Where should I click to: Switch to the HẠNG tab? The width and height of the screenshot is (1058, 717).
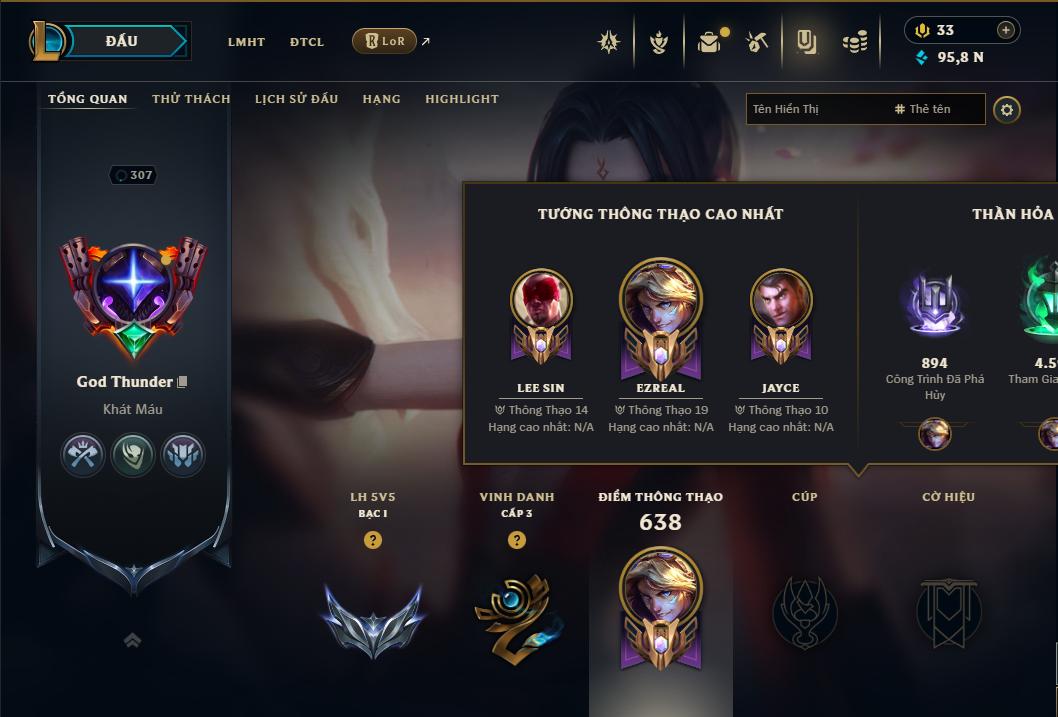click(x=381, y=99)
